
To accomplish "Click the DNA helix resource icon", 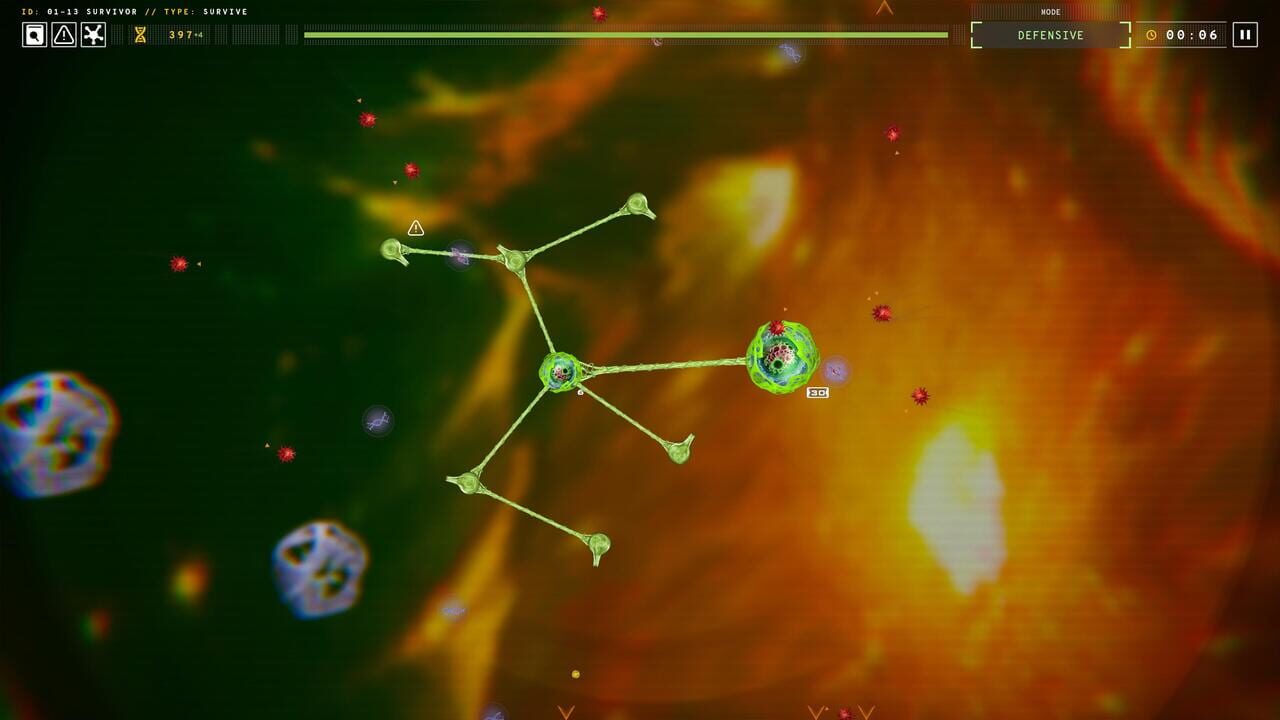I will [x=138, y=35].
